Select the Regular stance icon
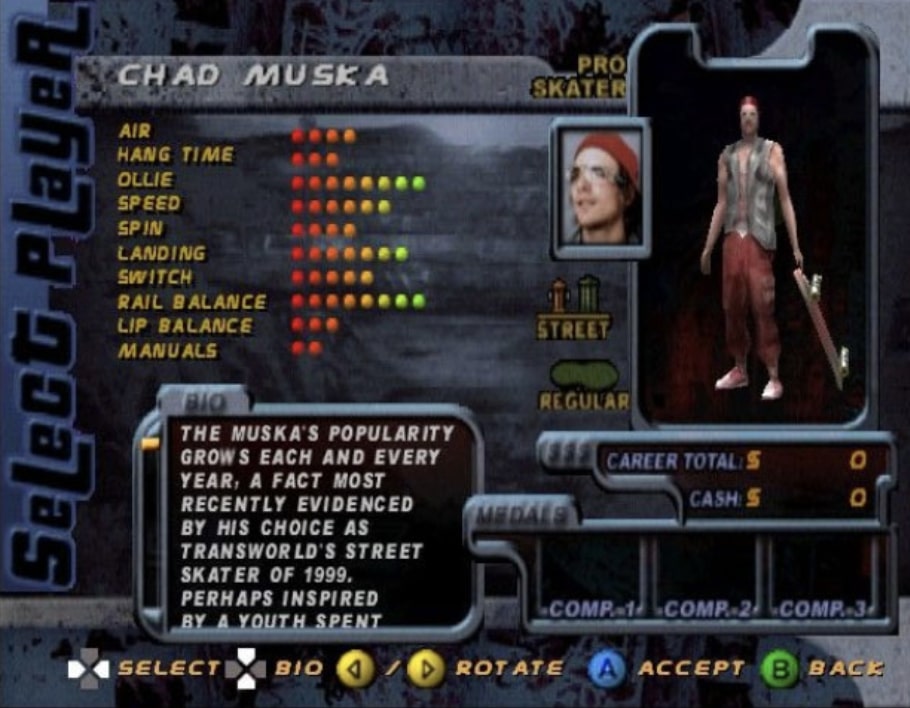The image size is (910, 708). (585, 384)
